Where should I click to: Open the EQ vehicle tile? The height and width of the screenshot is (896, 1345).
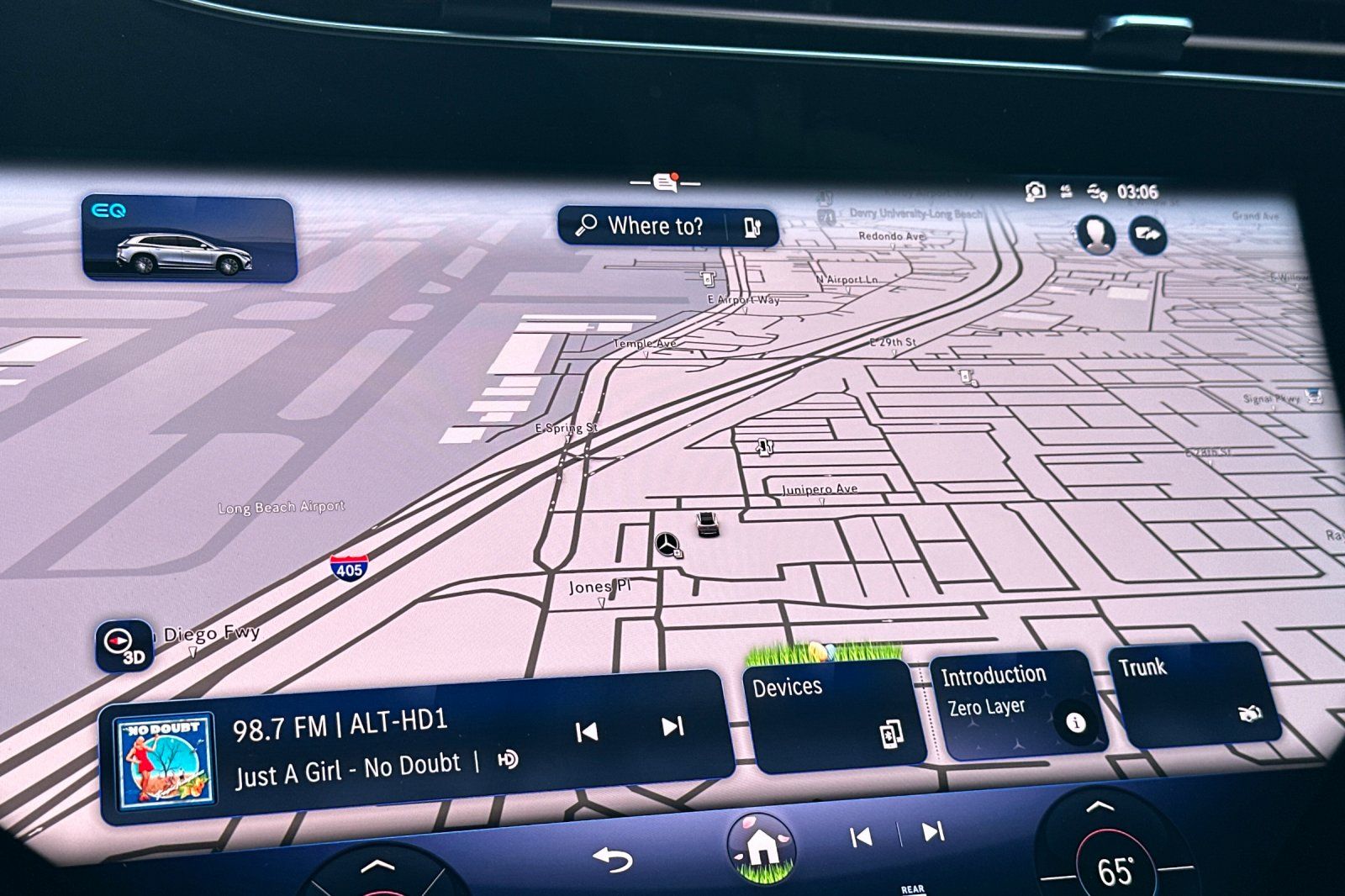[x=188, y=239]
